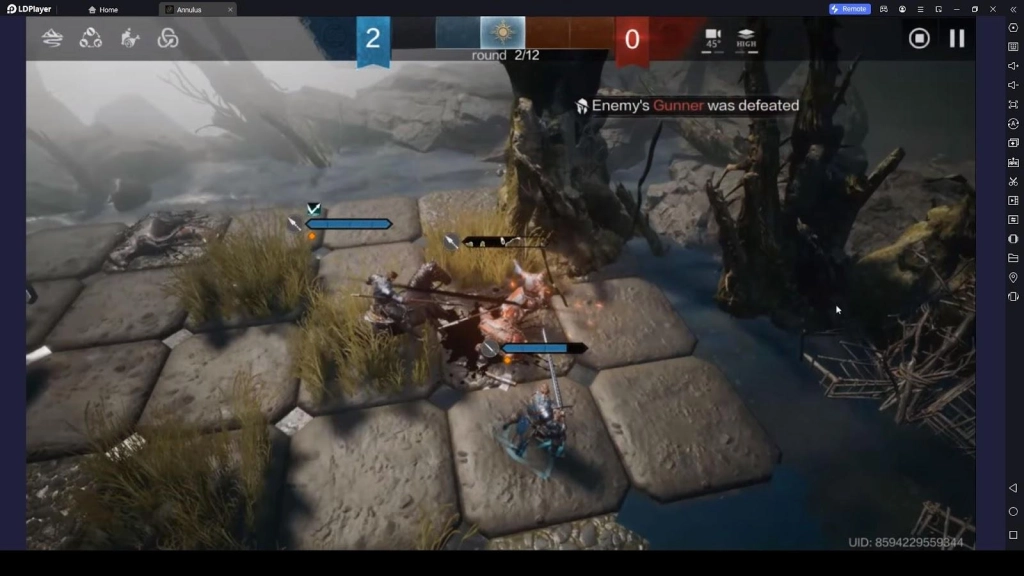Change the HIGH camera height setting

(x=746, y=39)
